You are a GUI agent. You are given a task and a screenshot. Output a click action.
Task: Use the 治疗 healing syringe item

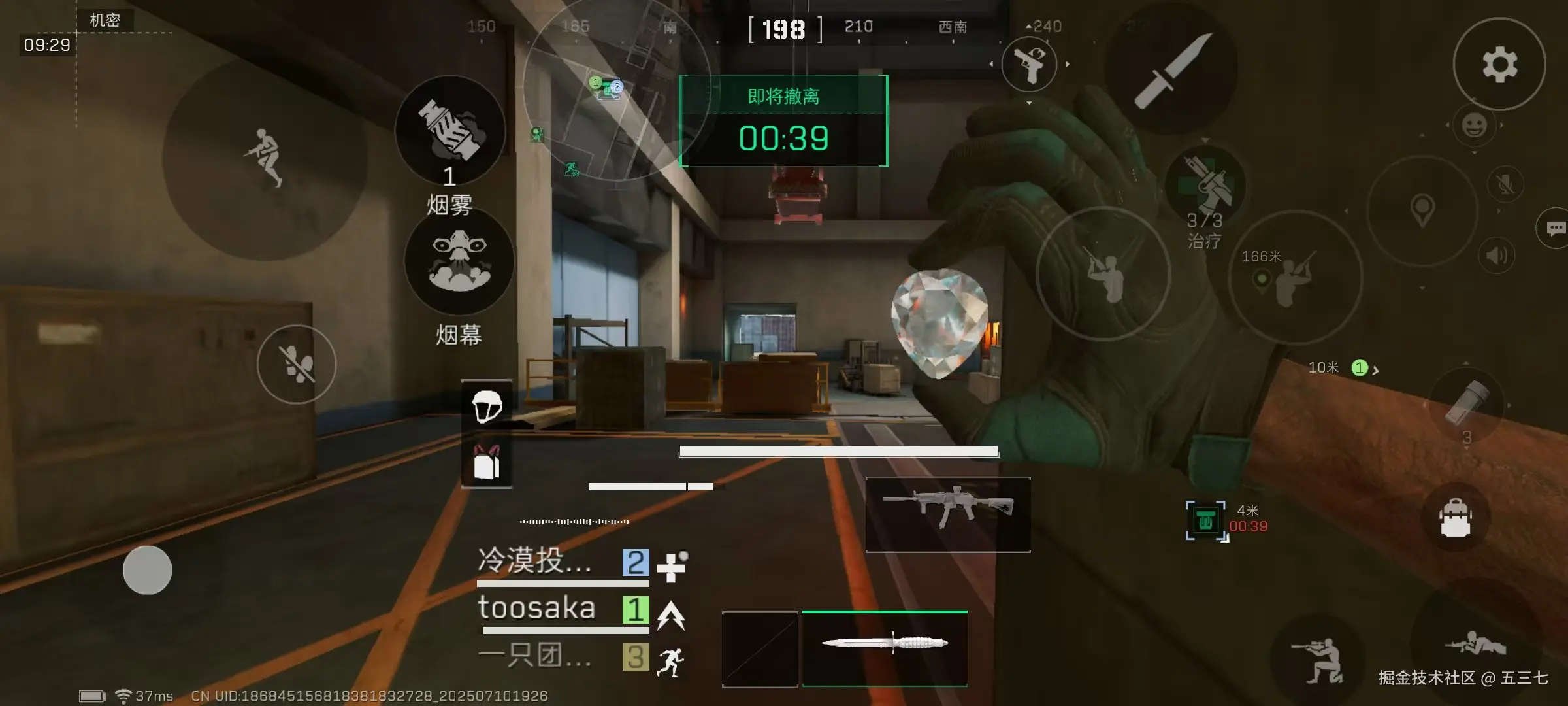coord(1205,186)
